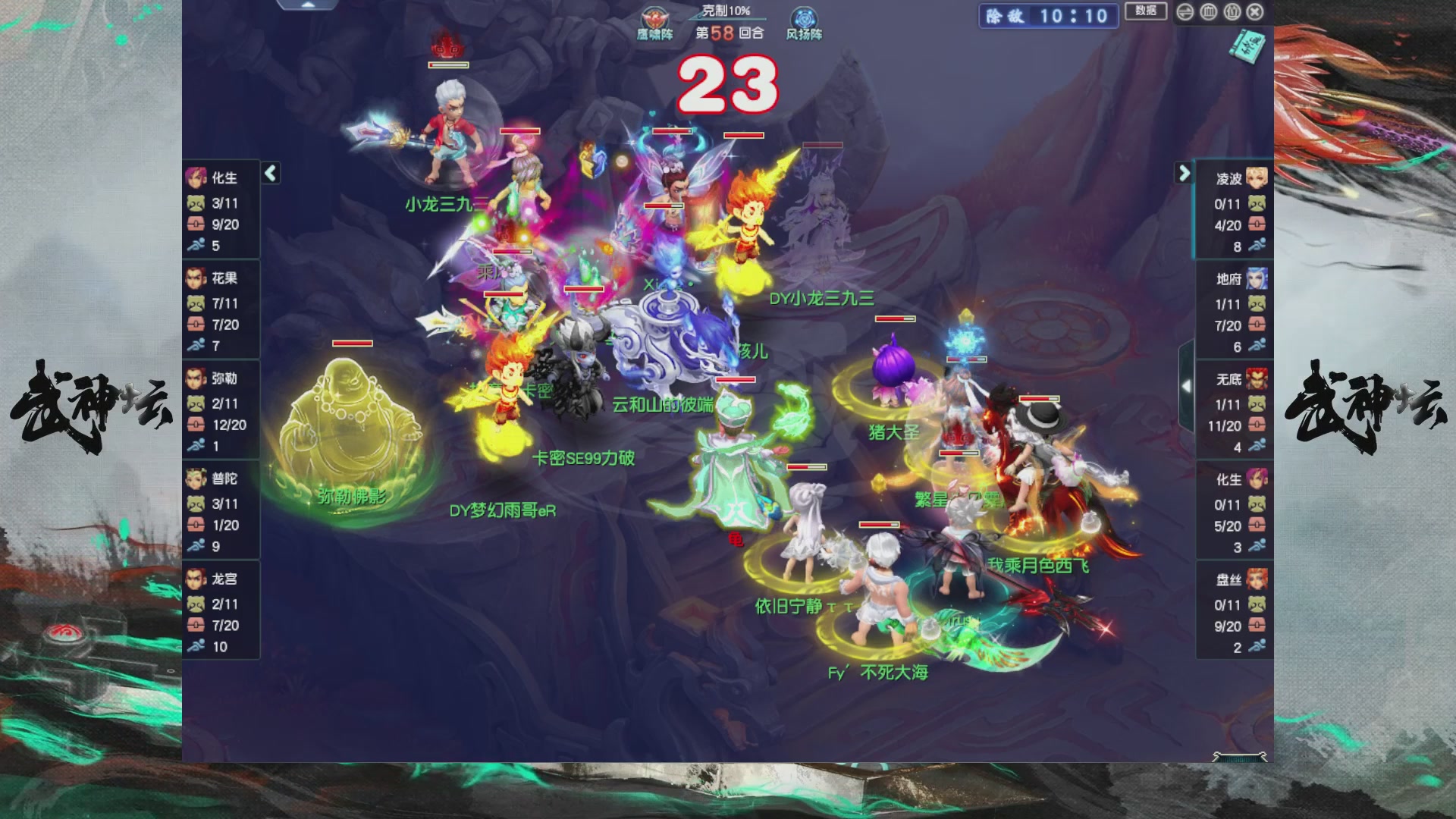1456x819 pixels.
Task: Open the arena swap arrows icon near 数据
Action: [1184, 12]
